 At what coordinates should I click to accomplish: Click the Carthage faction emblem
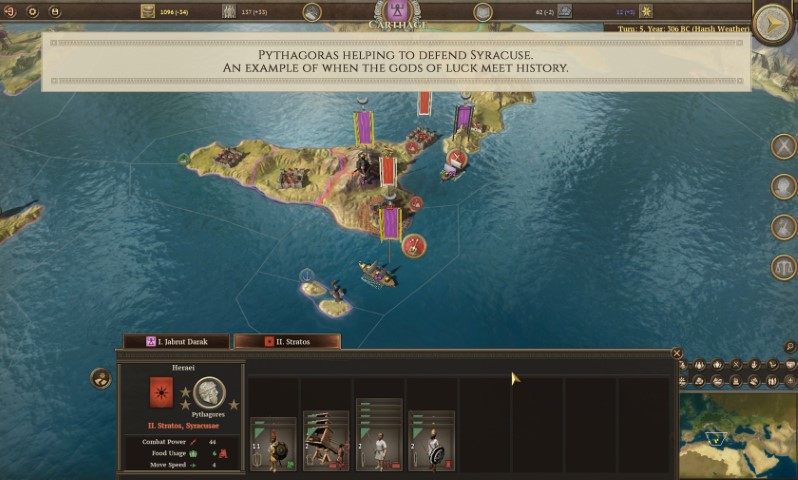(x=398, y=14)
